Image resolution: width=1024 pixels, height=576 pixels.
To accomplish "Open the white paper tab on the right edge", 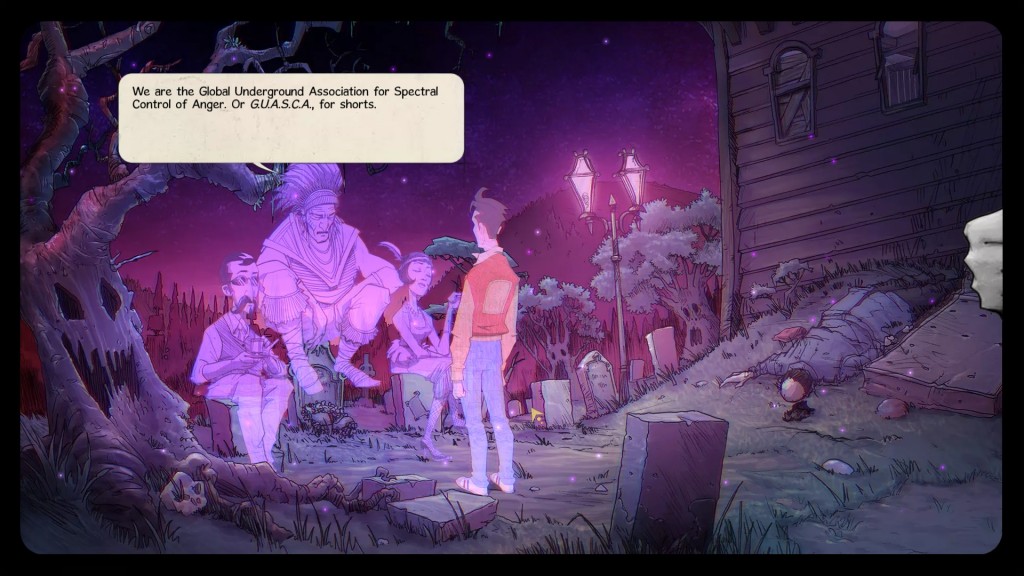I will coord(985,260).
